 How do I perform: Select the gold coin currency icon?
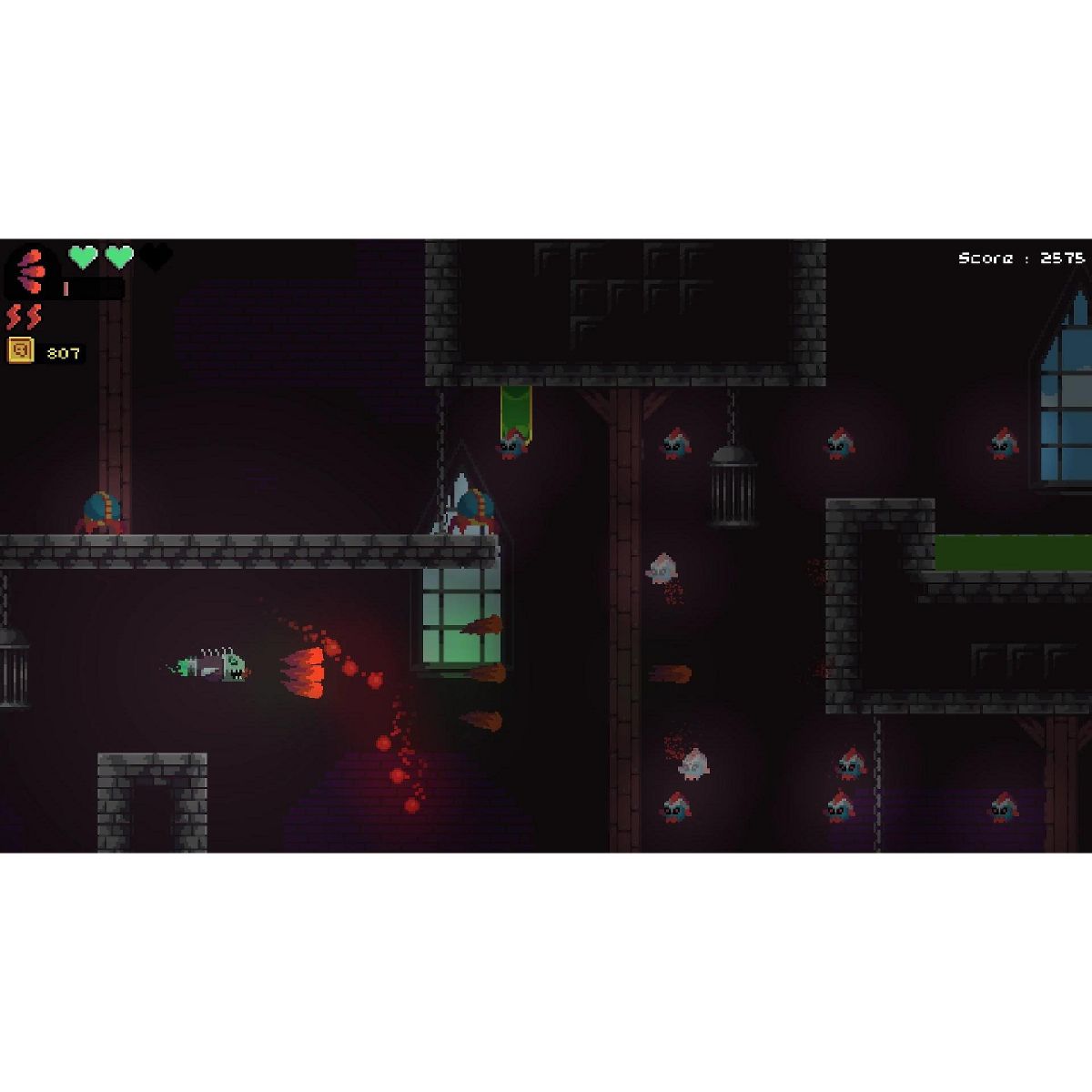(x=21, y=350)
